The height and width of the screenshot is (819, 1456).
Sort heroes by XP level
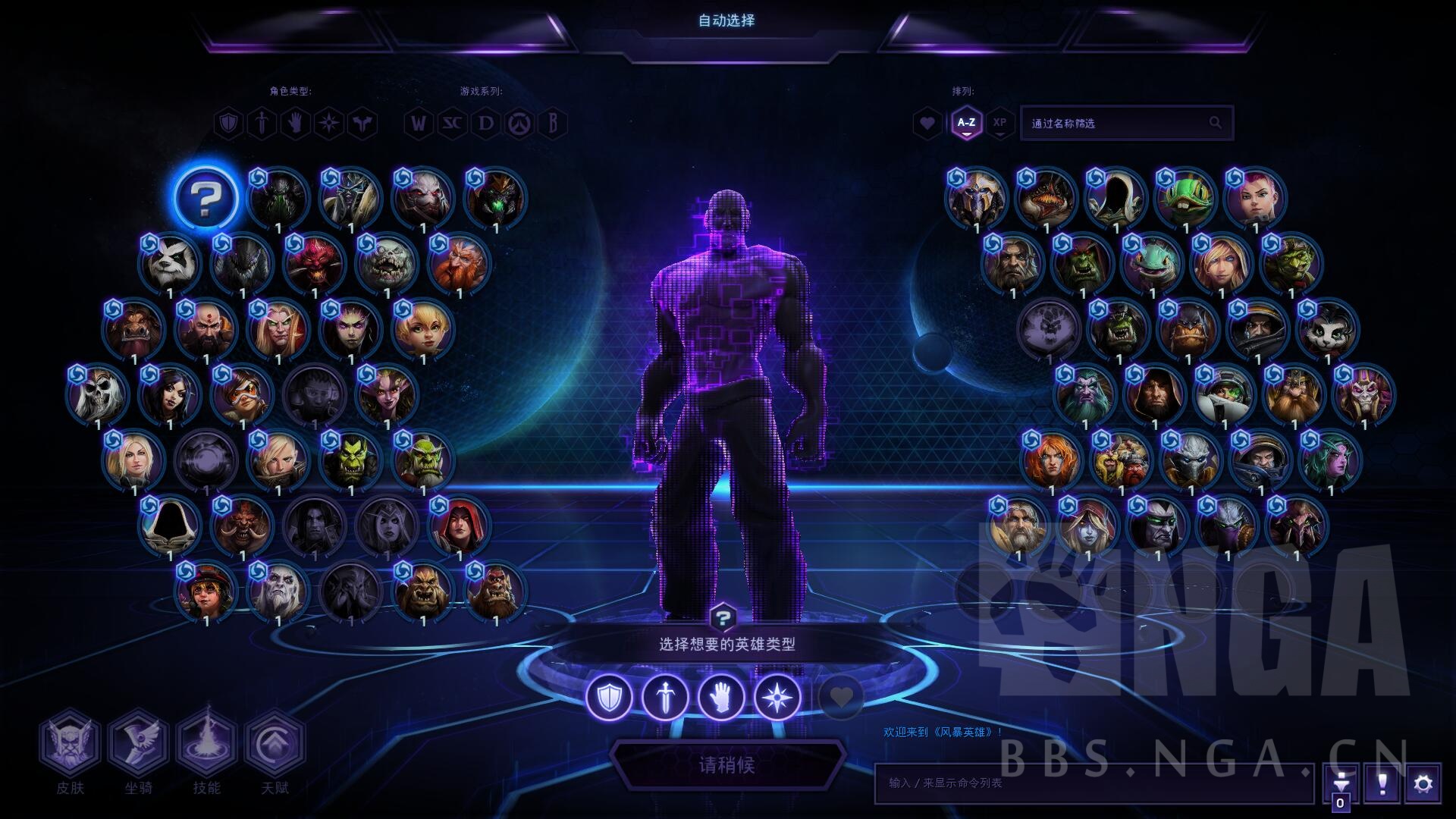(1000, 123)
